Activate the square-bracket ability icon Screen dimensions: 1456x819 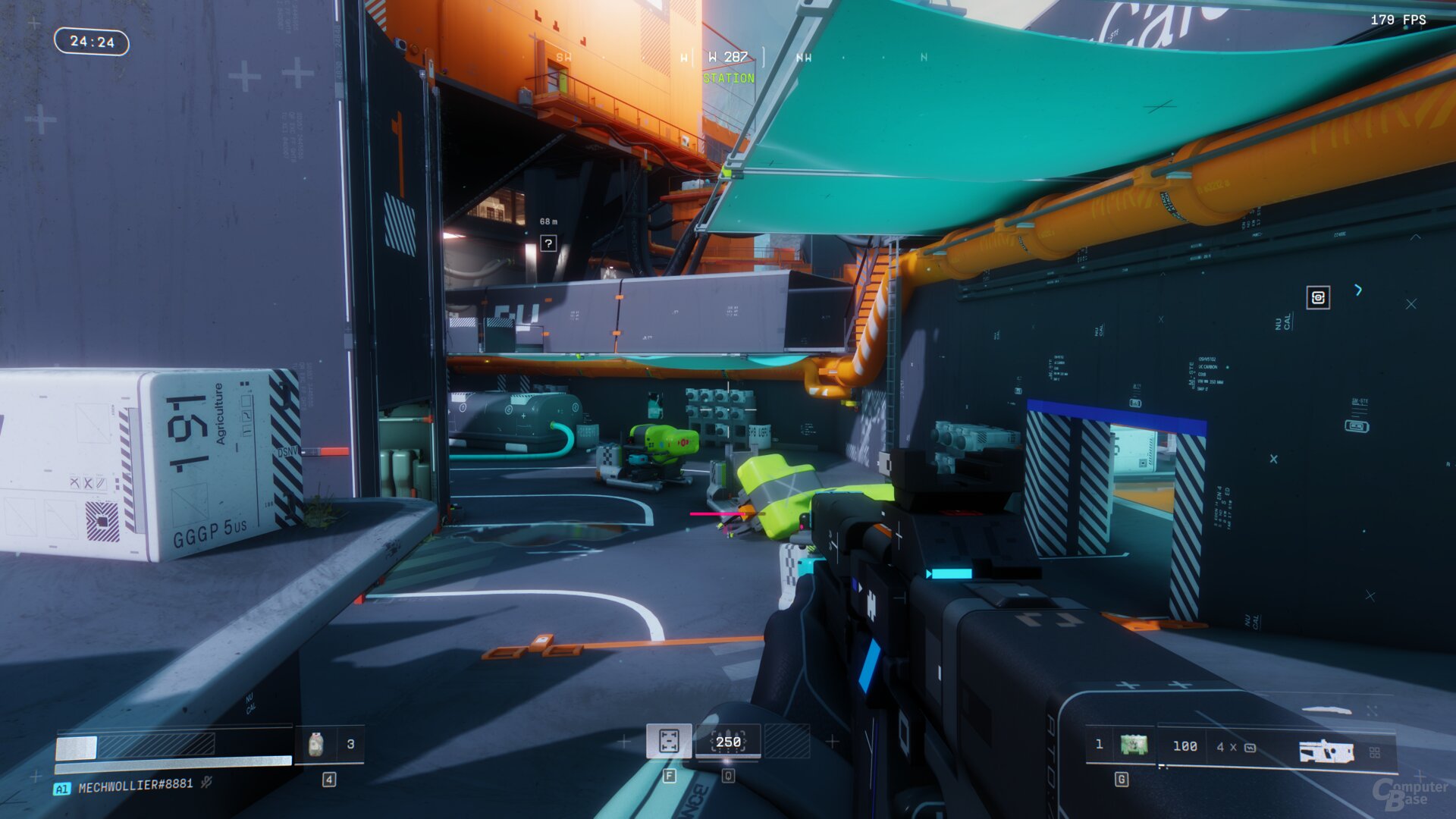tap(668, 741)
